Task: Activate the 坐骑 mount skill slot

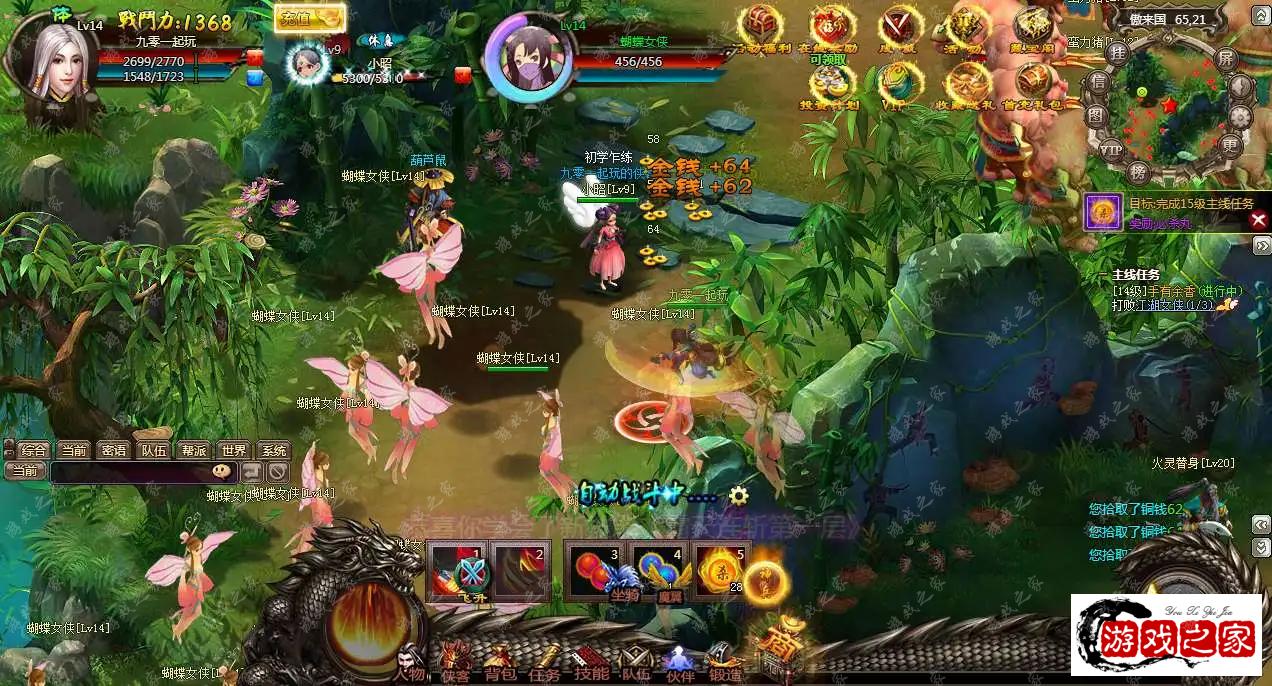Action: (598, 571)
